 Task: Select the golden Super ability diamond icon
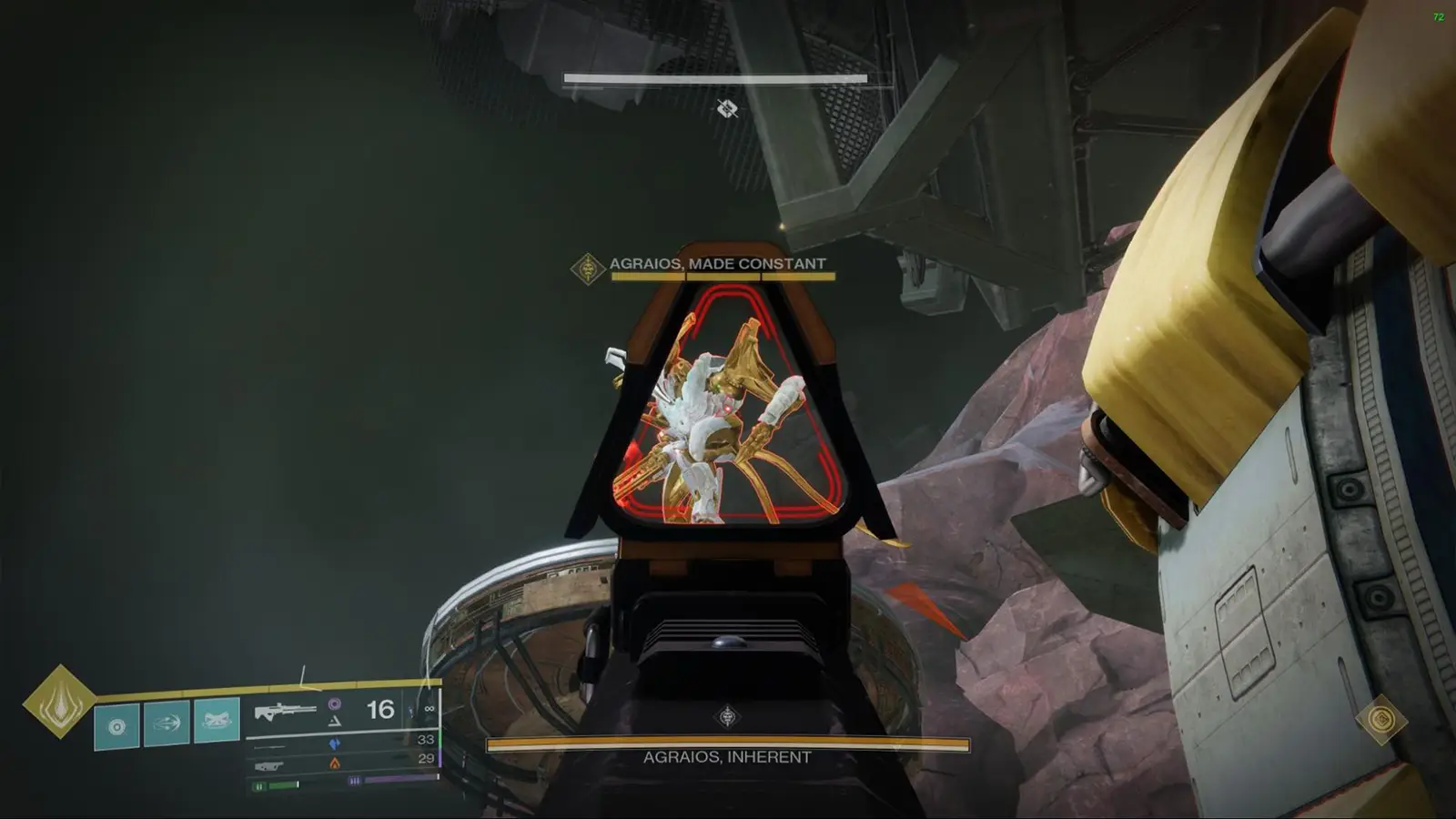[58, 709]
